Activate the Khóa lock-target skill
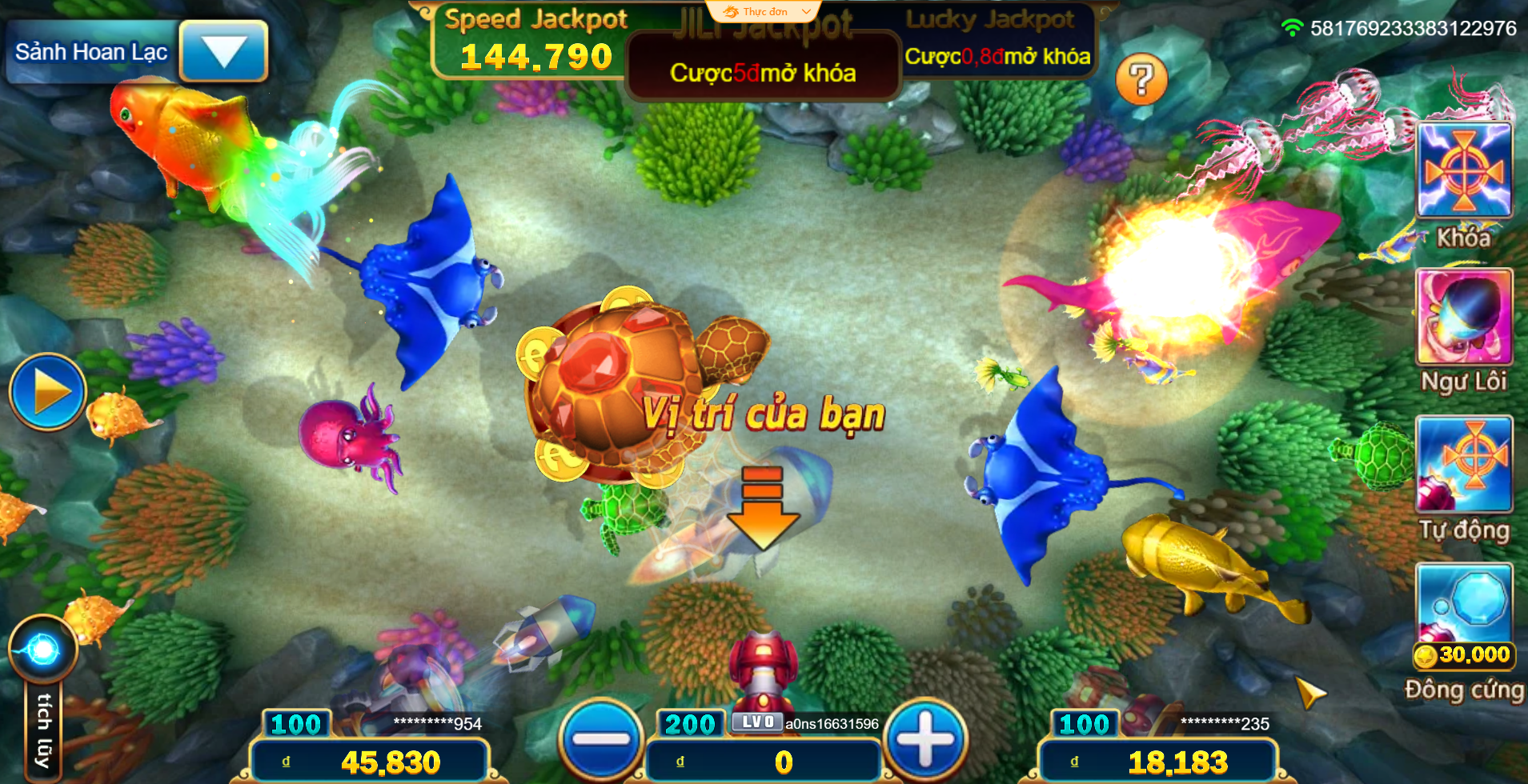 pyautogui.click(x=1464, y=170)
